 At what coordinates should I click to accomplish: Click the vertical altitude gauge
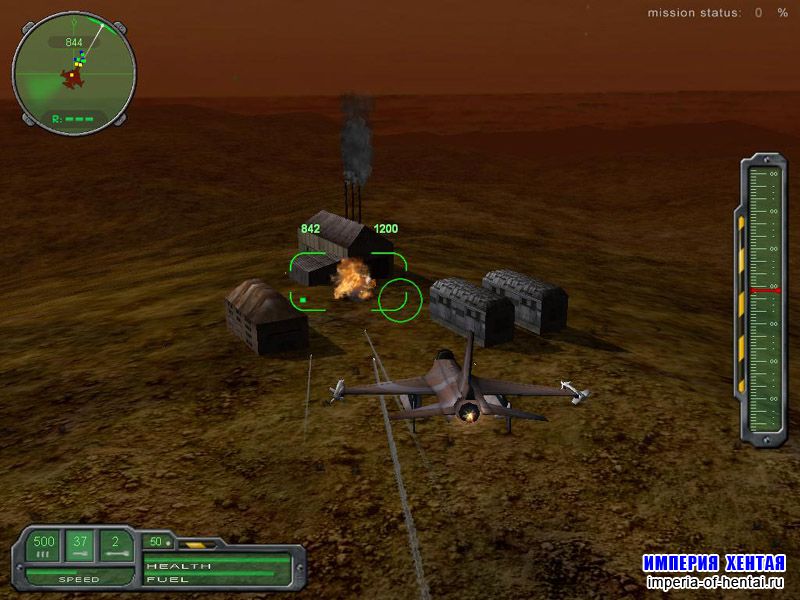[x=763, y=298]
